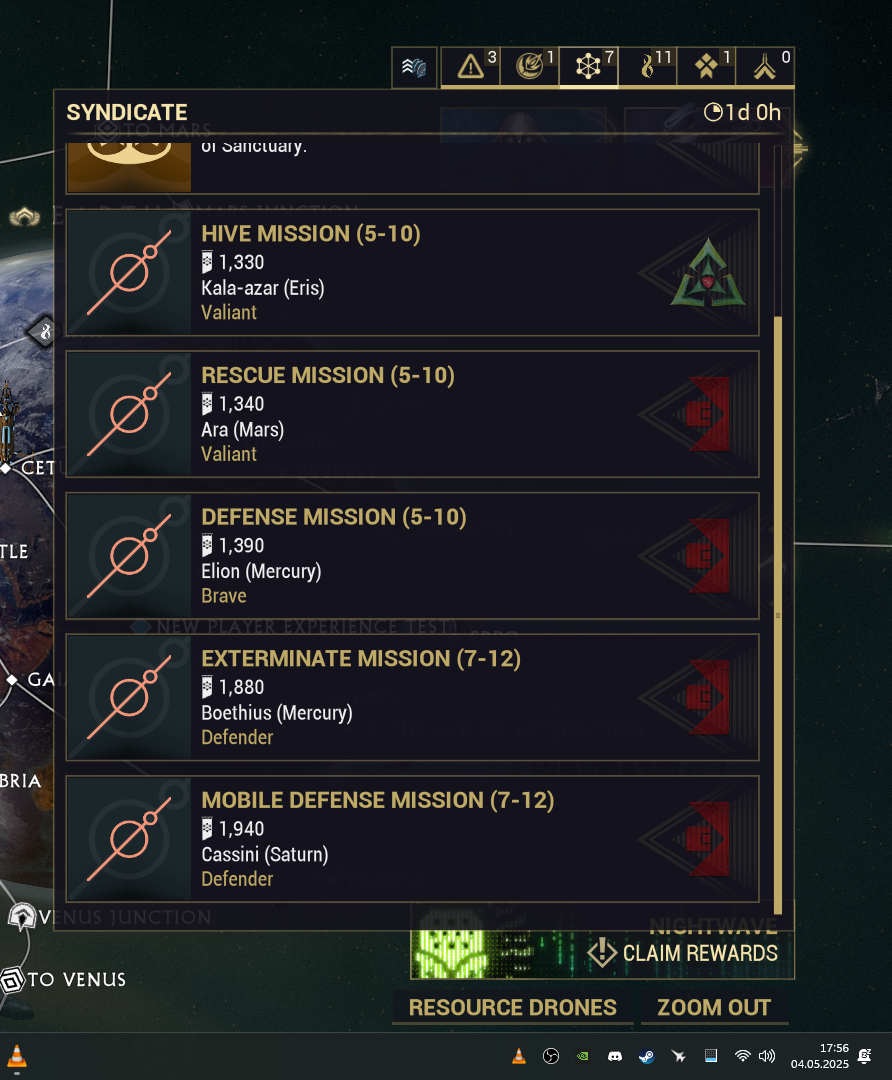Image resolution: width=892 pixels, height=1080 pixels.
Task: Choose the Rescue Mission on Ara
Action: coord(412,414)
